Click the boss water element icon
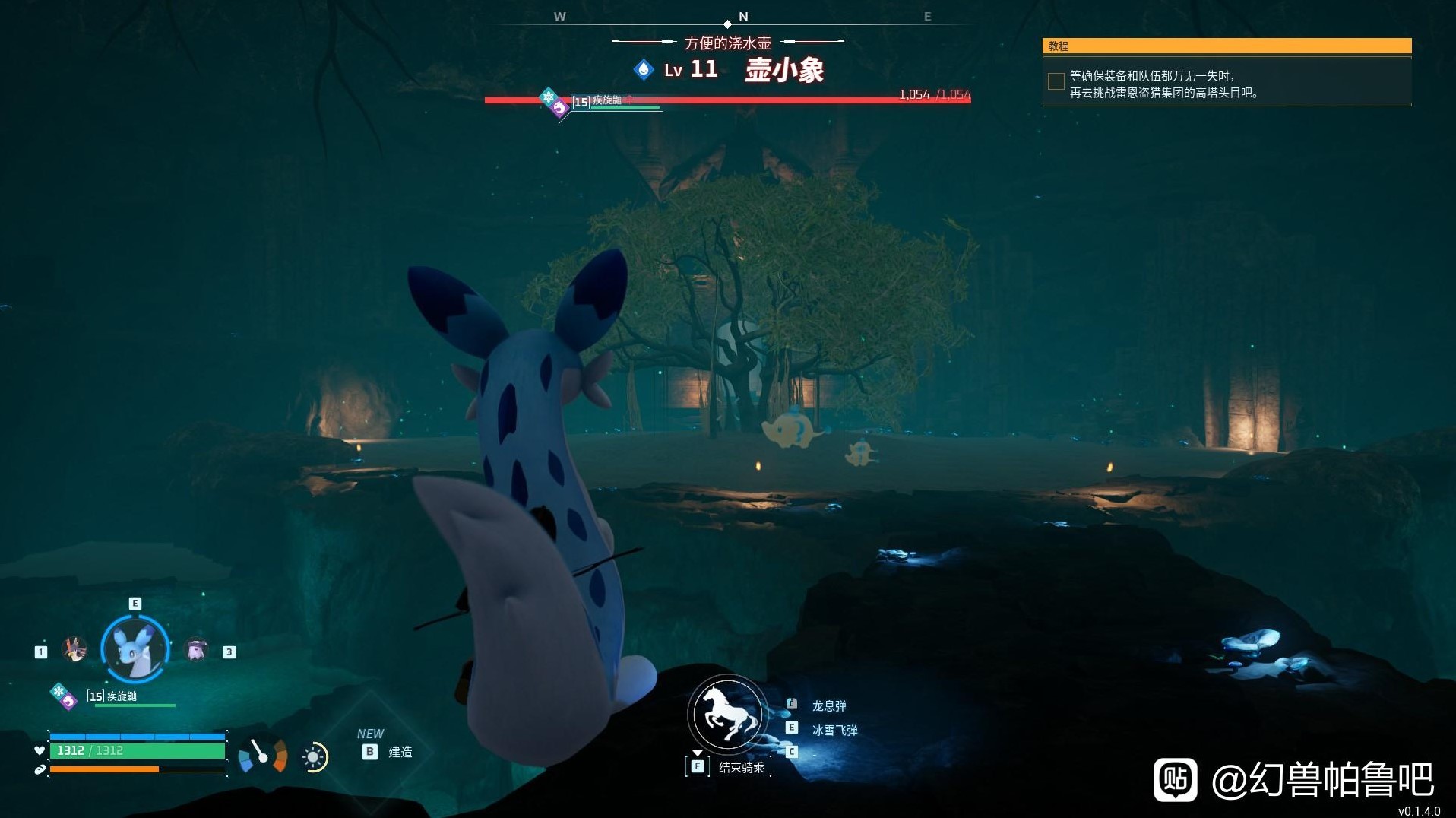Viewport: 1456px width, 818px height. click(644, 70)
